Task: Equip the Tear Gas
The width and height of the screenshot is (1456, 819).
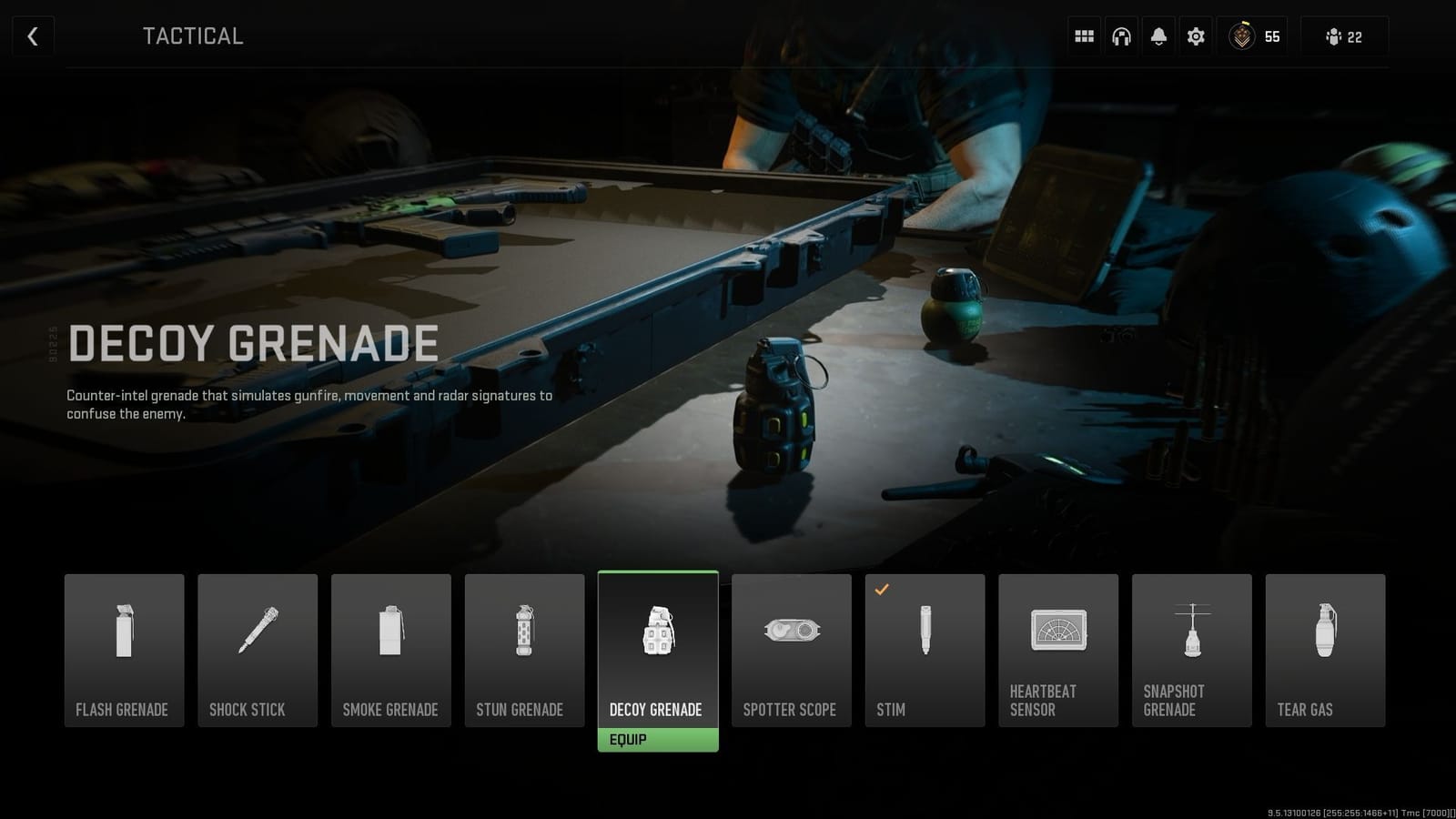Action: (x=1325, y=649)
